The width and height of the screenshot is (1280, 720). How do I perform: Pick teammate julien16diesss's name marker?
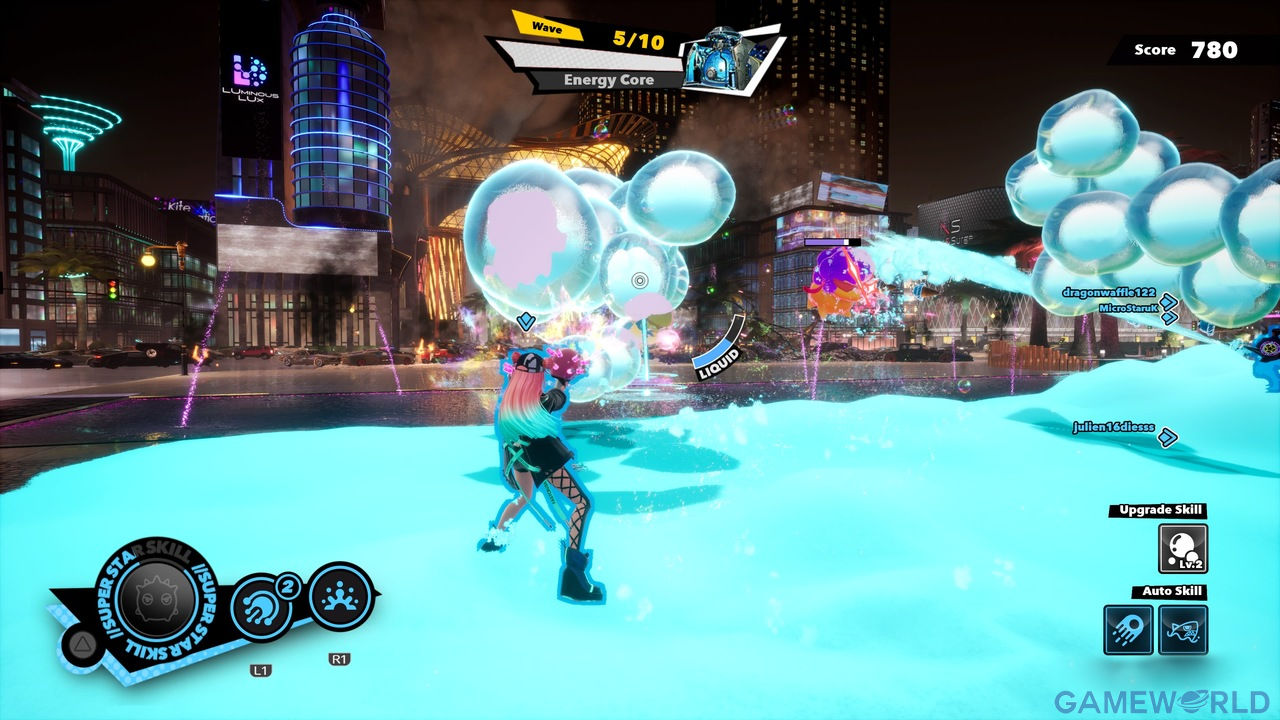point(1113,427)
